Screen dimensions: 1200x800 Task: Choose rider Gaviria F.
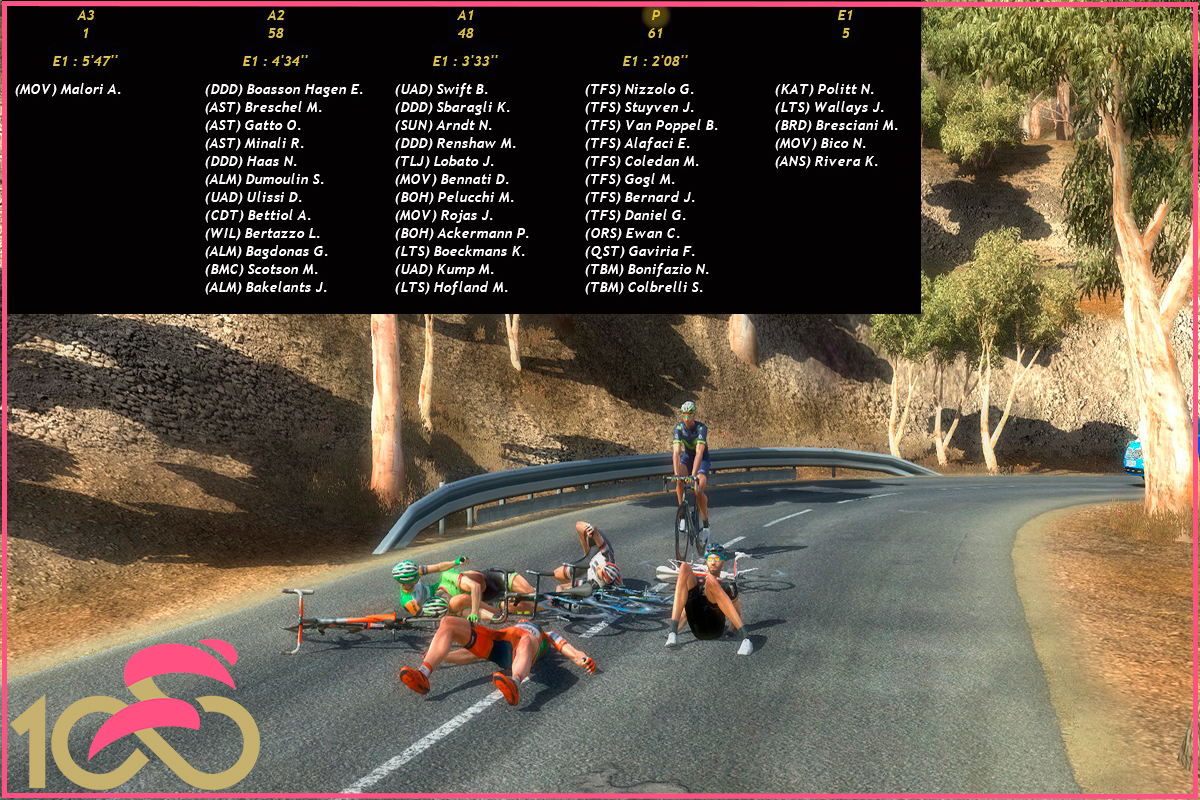tap(639, 252)
